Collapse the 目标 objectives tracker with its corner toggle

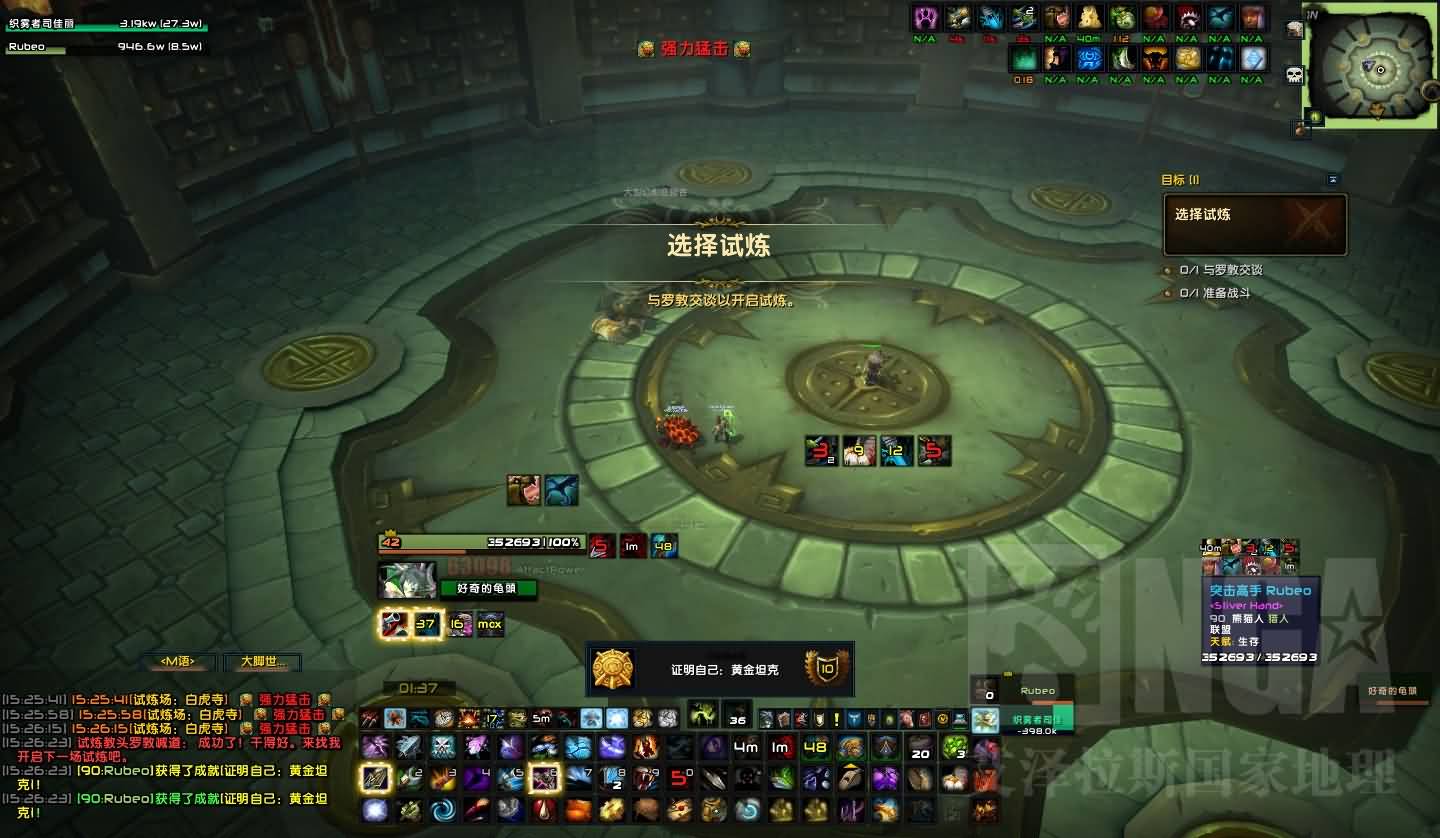pos(1333,180)
